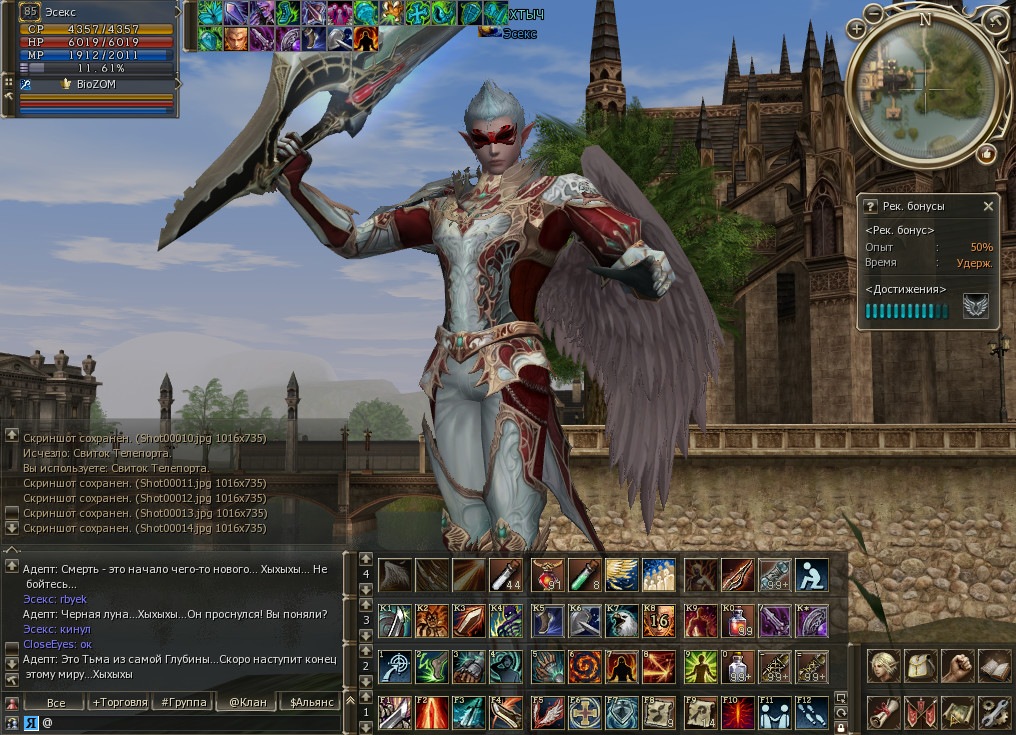Trigger the F12 footprints action
This screenshot has height=735, width=1016.
coord(811,711)
